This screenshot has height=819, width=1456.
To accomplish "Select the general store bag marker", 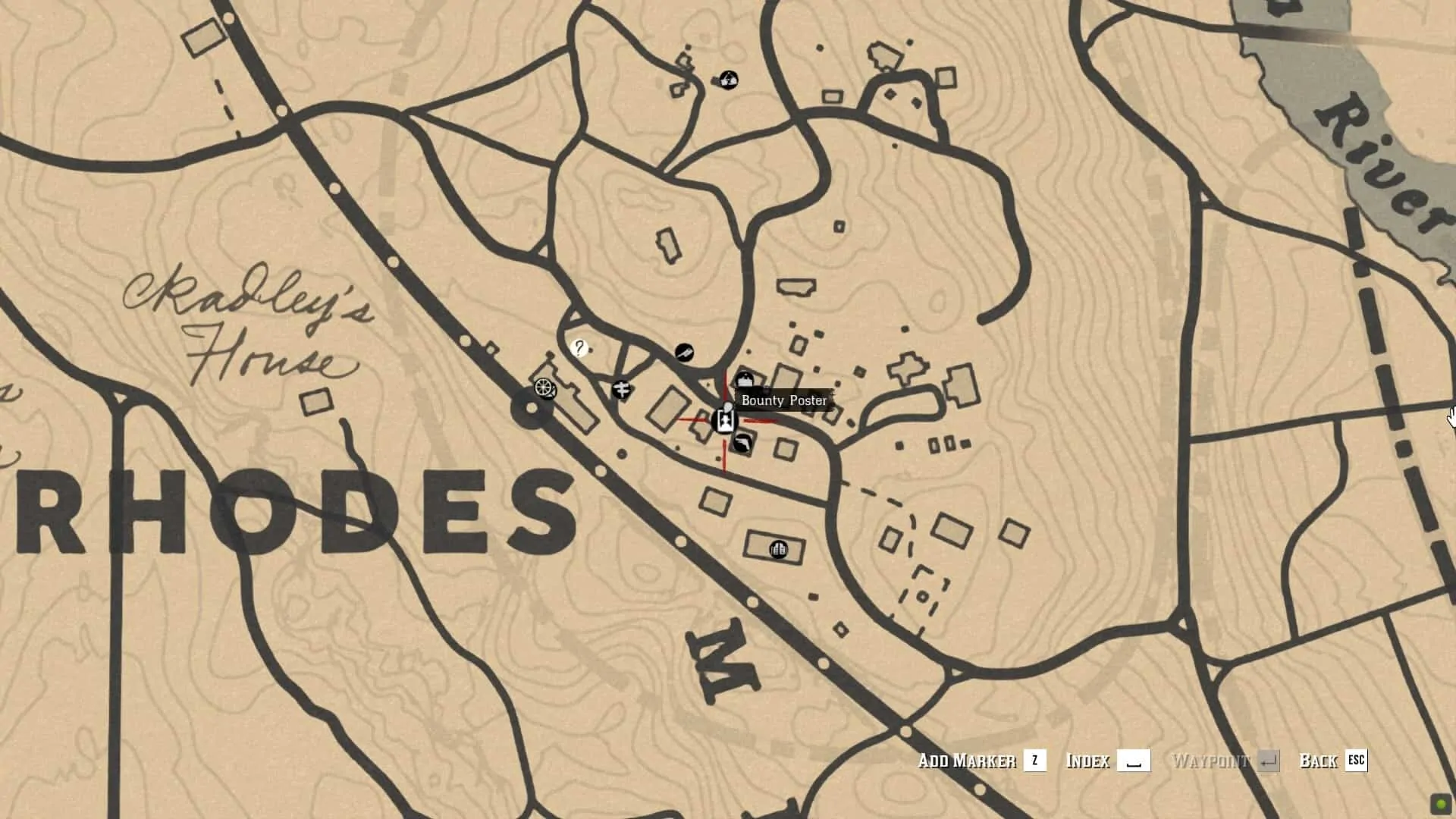I will [x=745, y=380].
